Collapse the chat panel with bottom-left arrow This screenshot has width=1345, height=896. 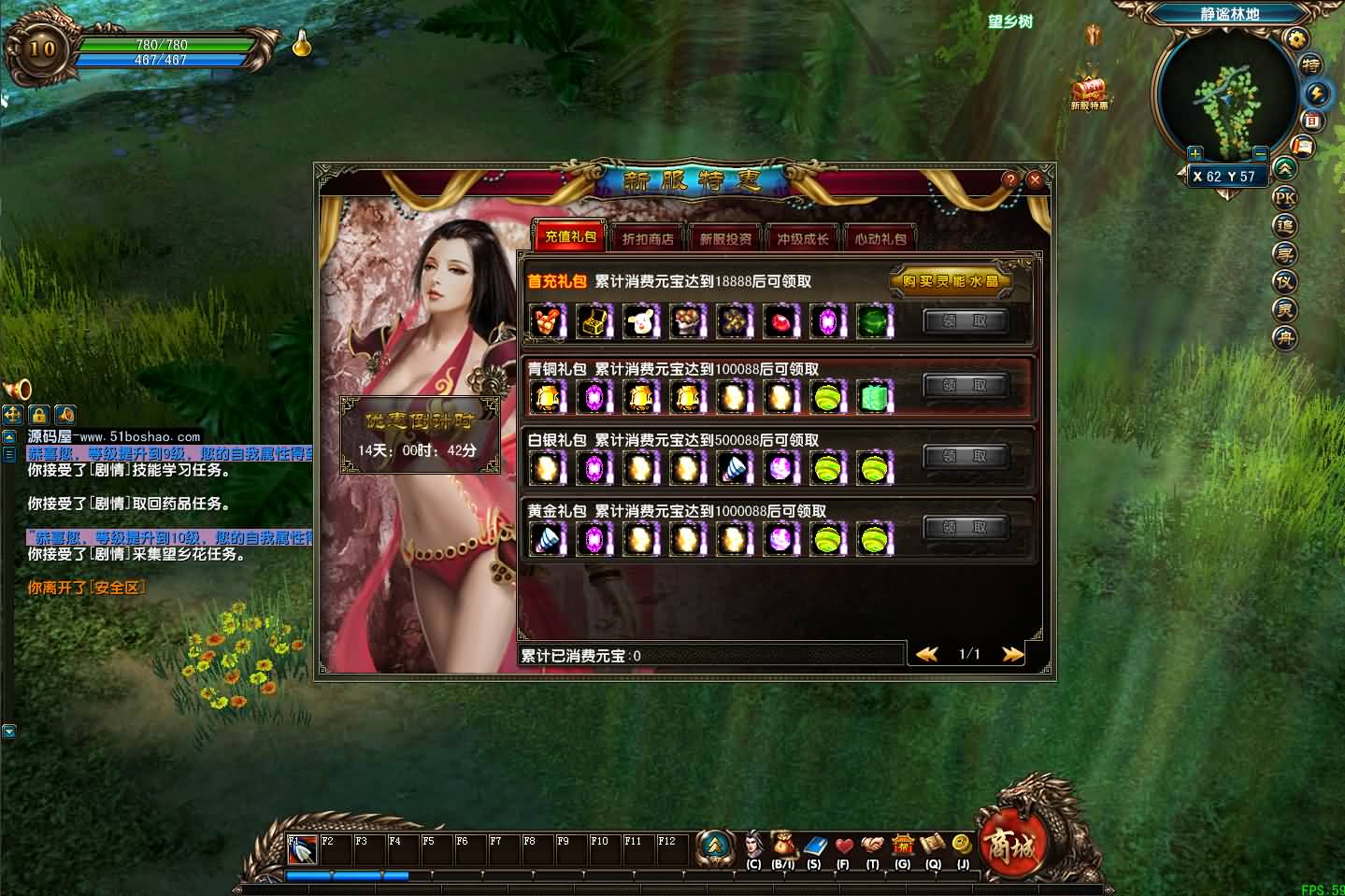(x=9, y=731)
